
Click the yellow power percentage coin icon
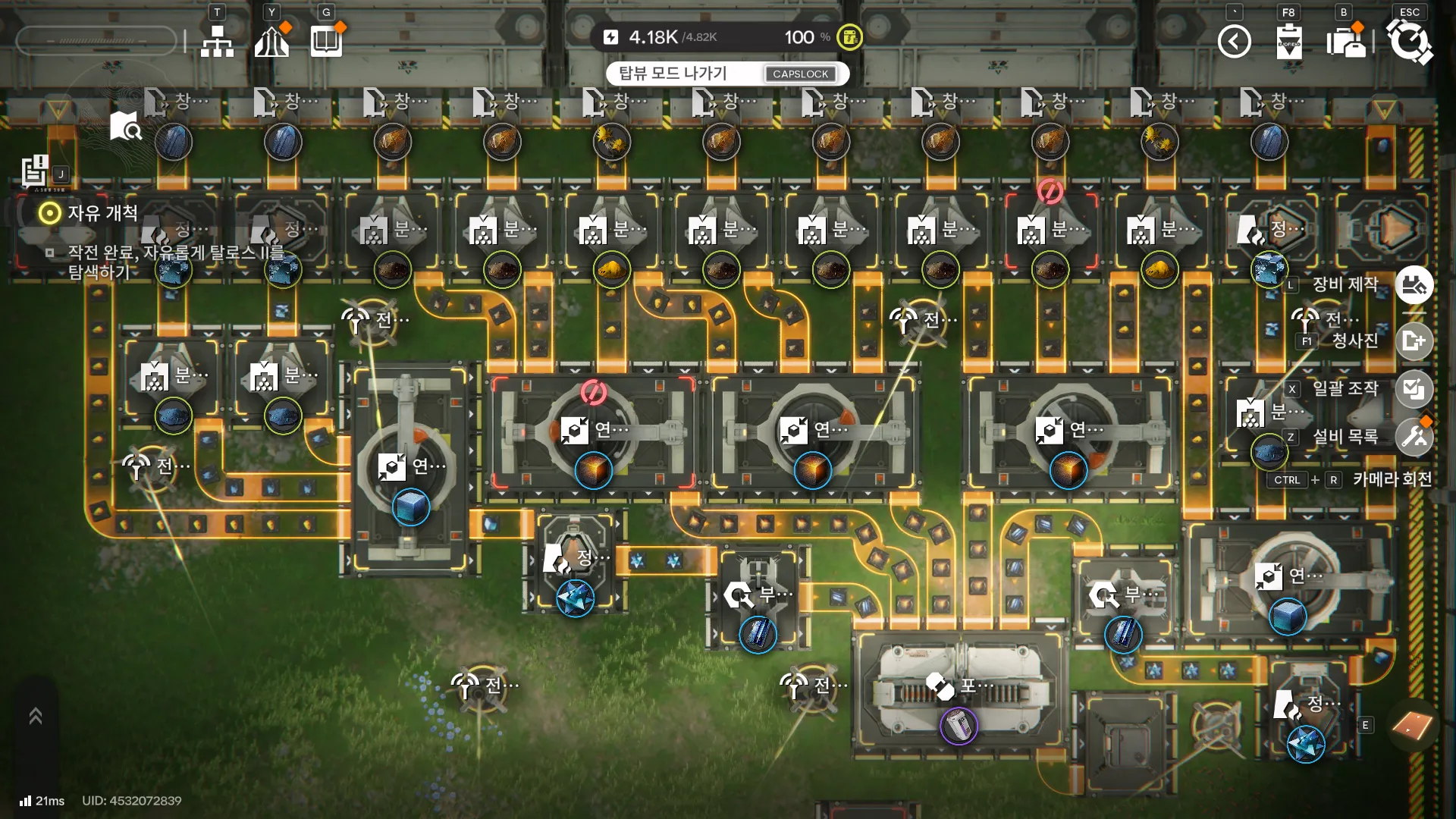(x=849, y=36)
